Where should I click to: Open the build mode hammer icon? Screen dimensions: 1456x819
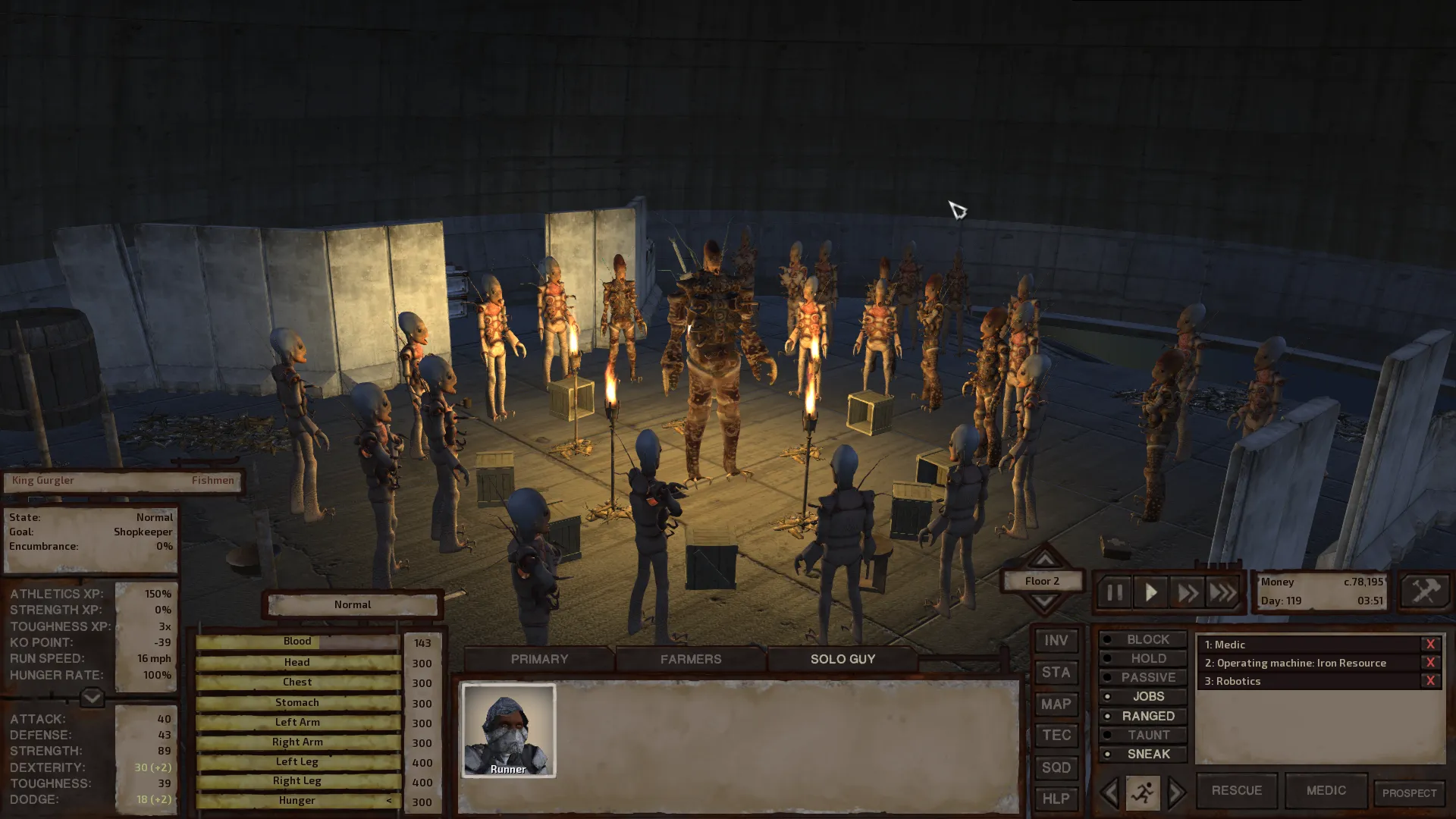click(1424, 591)
